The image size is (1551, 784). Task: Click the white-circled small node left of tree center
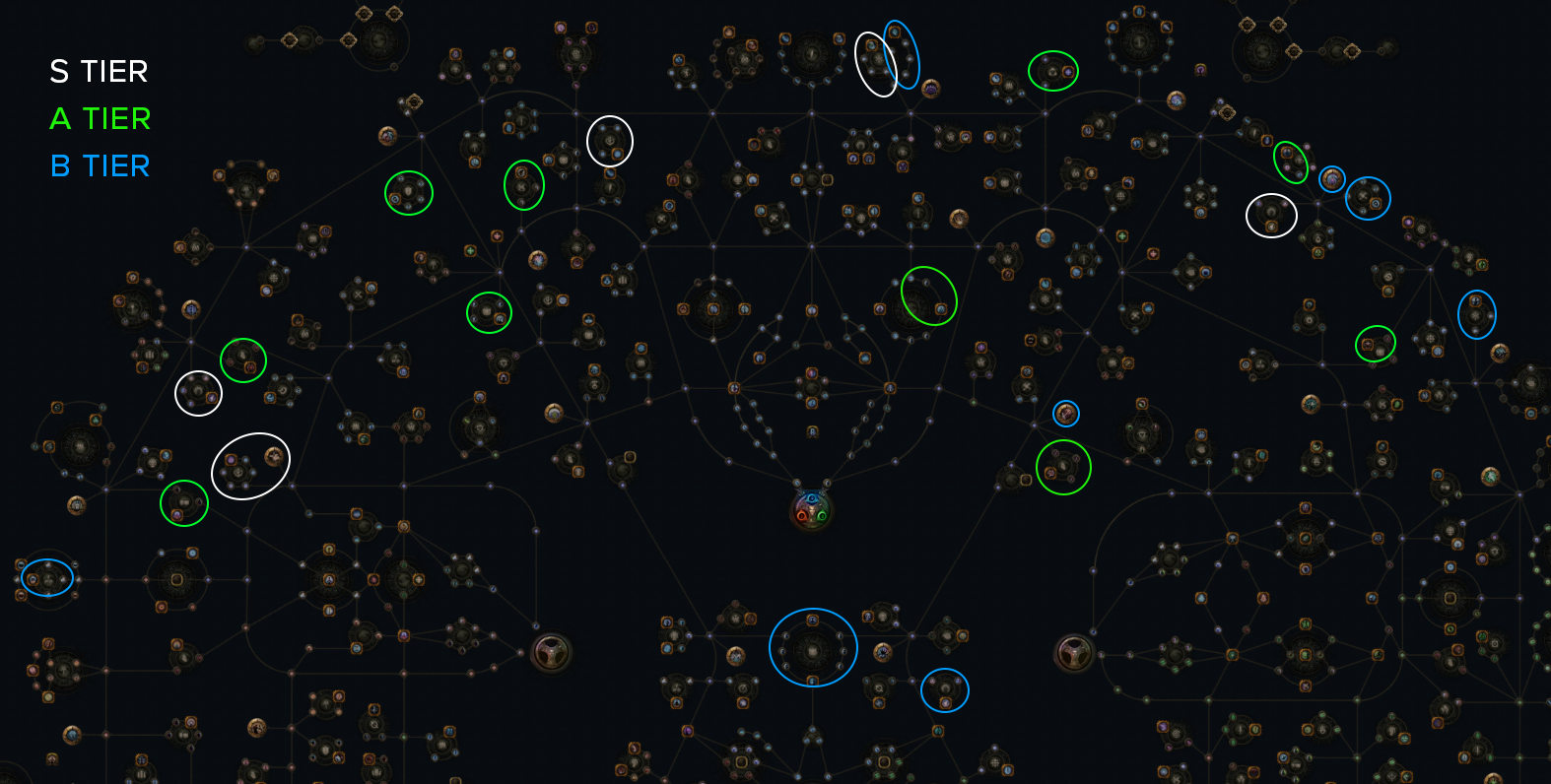(x=197, y=392)
